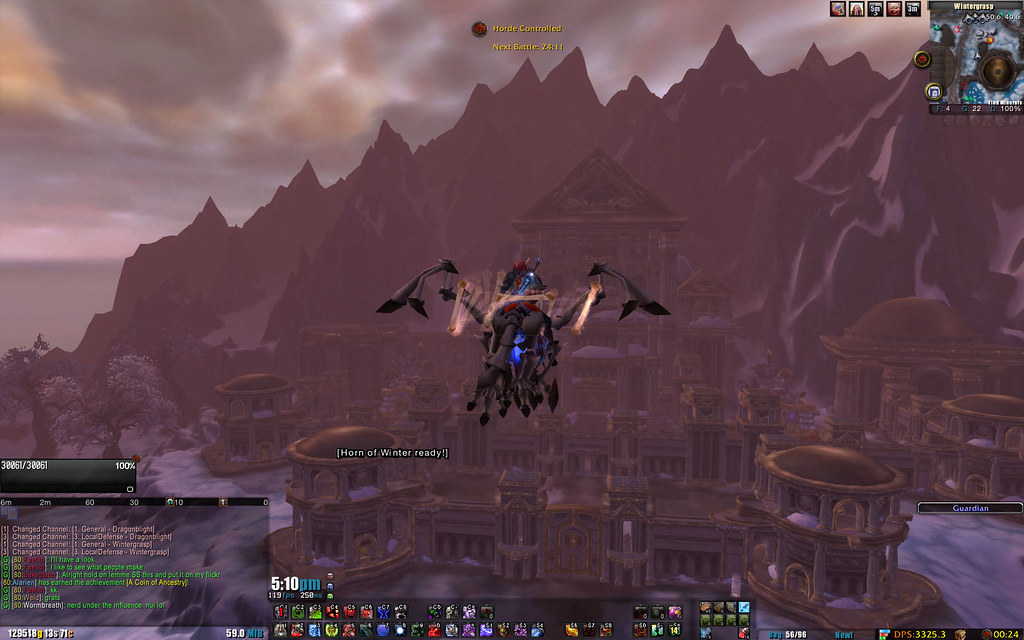Click the Guardian objective tracker bar
The image size is (1024, 640).
pyautogui.click(x=969, y=508)
